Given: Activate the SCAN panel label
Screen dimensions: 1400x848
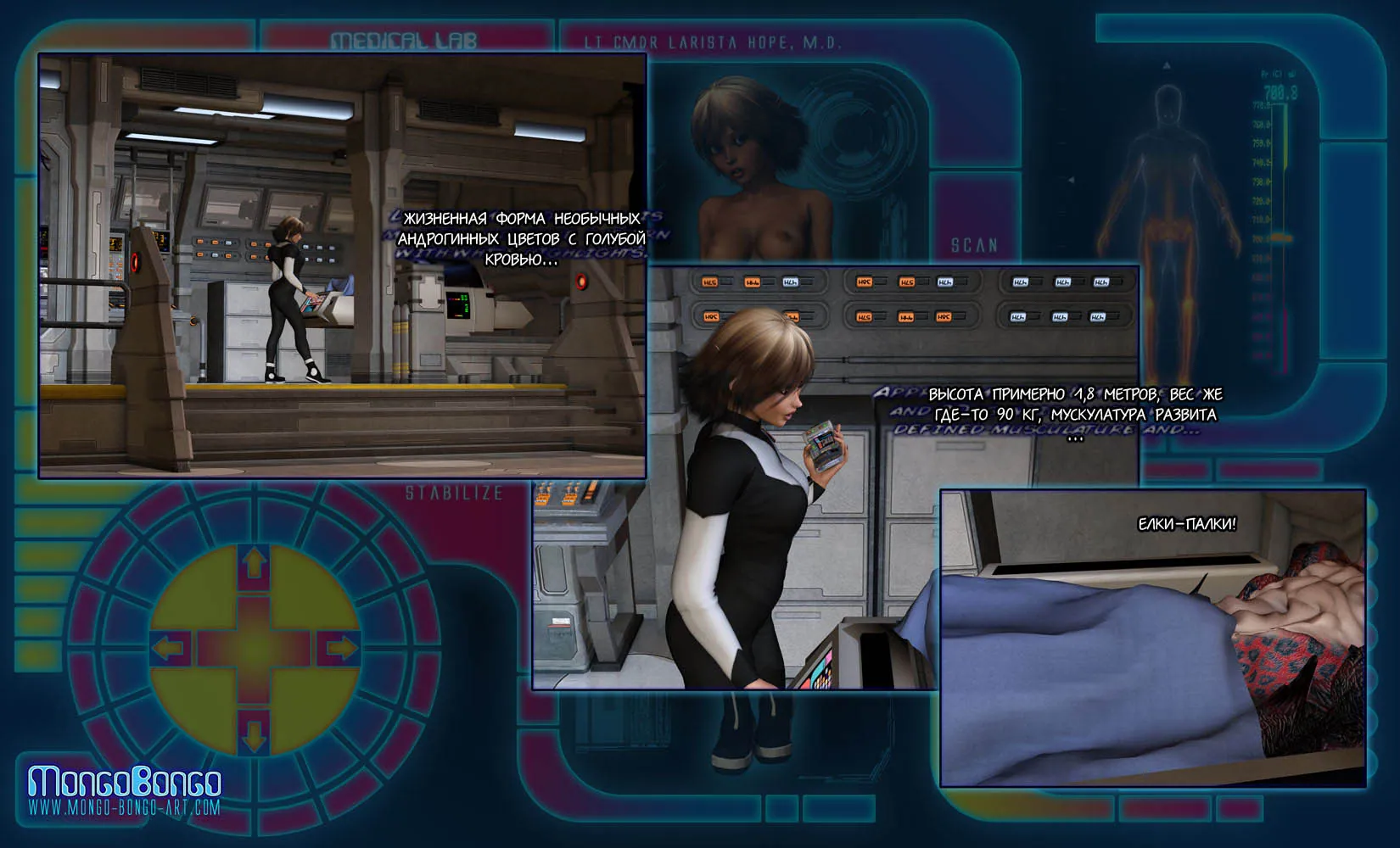Looking at the screenshot, I should click(974, 246).
